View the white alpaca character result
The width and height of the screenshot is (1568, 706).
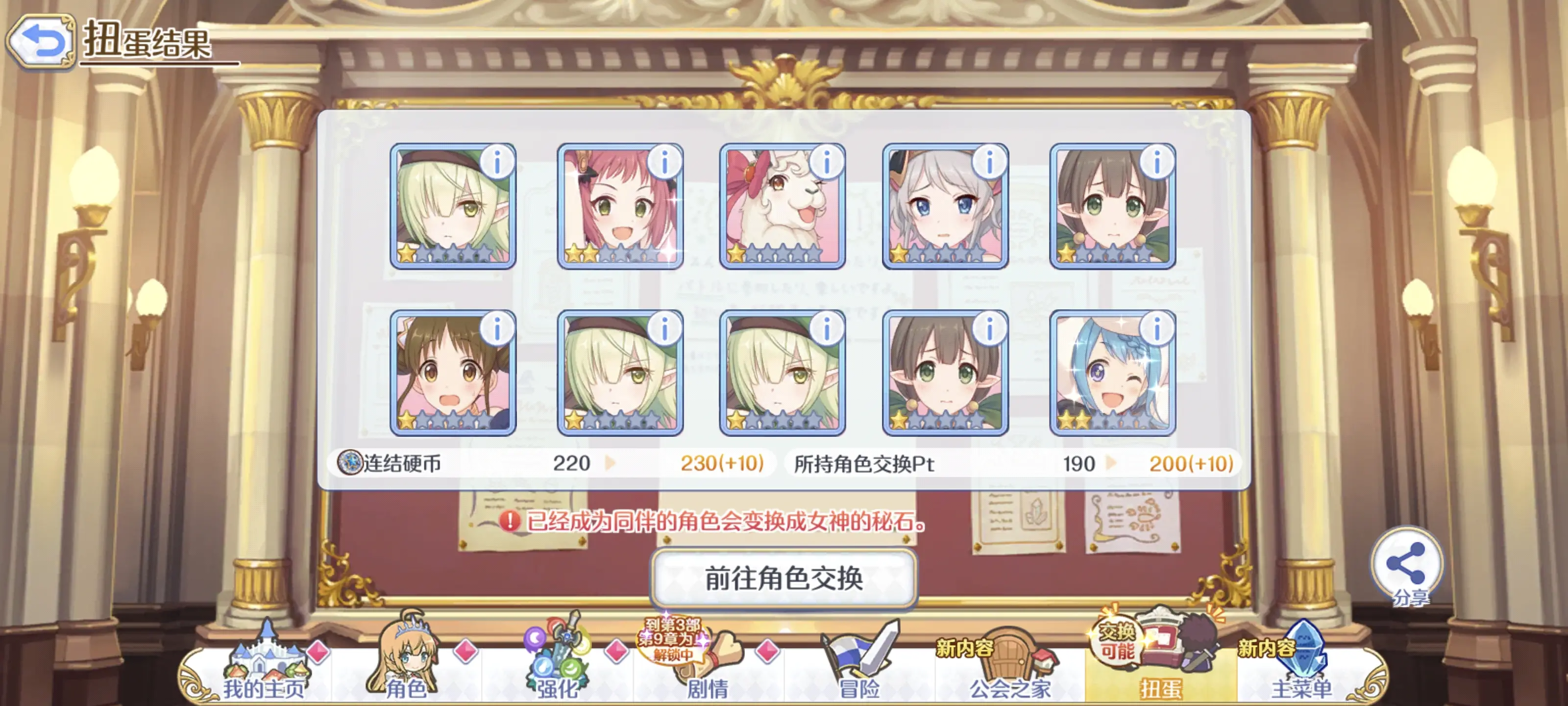click(x=782, y=206)
